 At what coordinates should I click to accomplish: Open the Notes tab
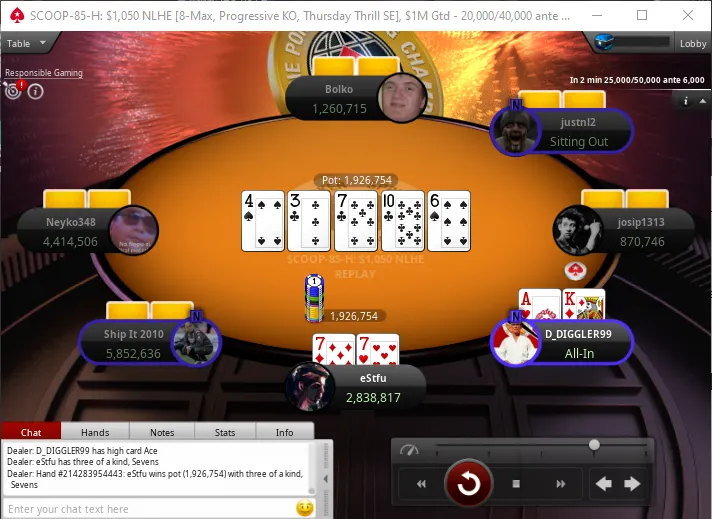tap(161, 432)
